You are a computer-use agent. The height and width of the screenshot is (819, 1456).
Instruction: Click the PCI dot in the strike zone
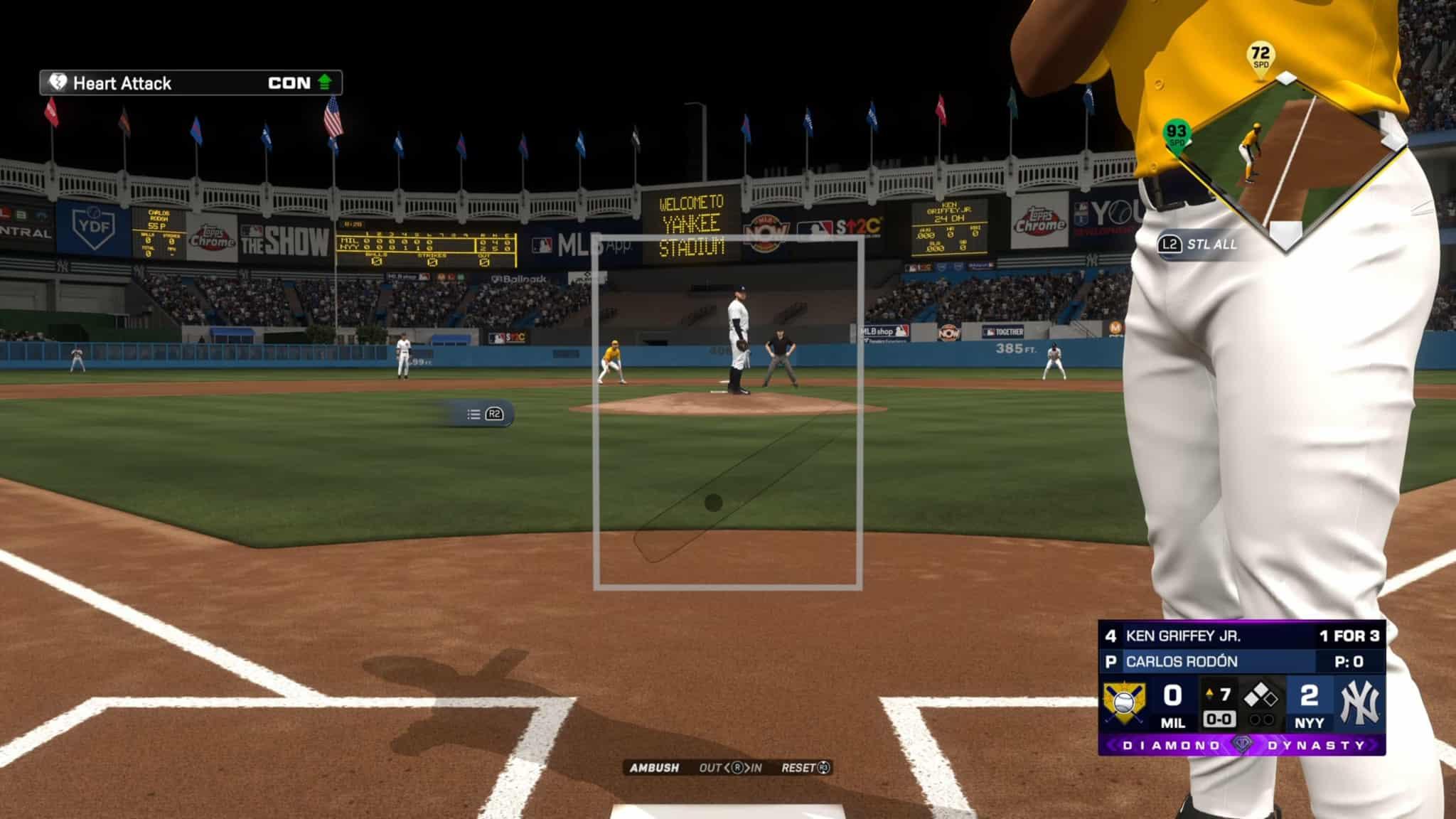tap(713, 503)
